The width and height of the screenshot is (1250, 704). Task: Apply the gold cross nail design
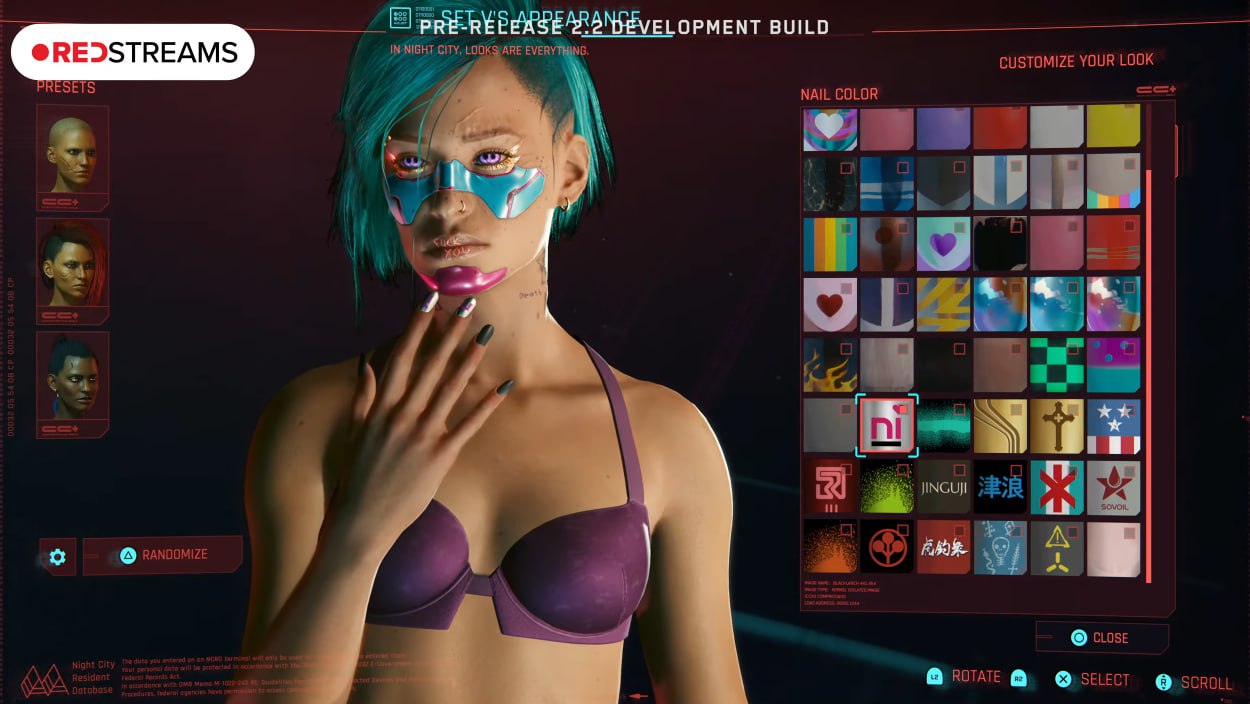pos(1057,426)
